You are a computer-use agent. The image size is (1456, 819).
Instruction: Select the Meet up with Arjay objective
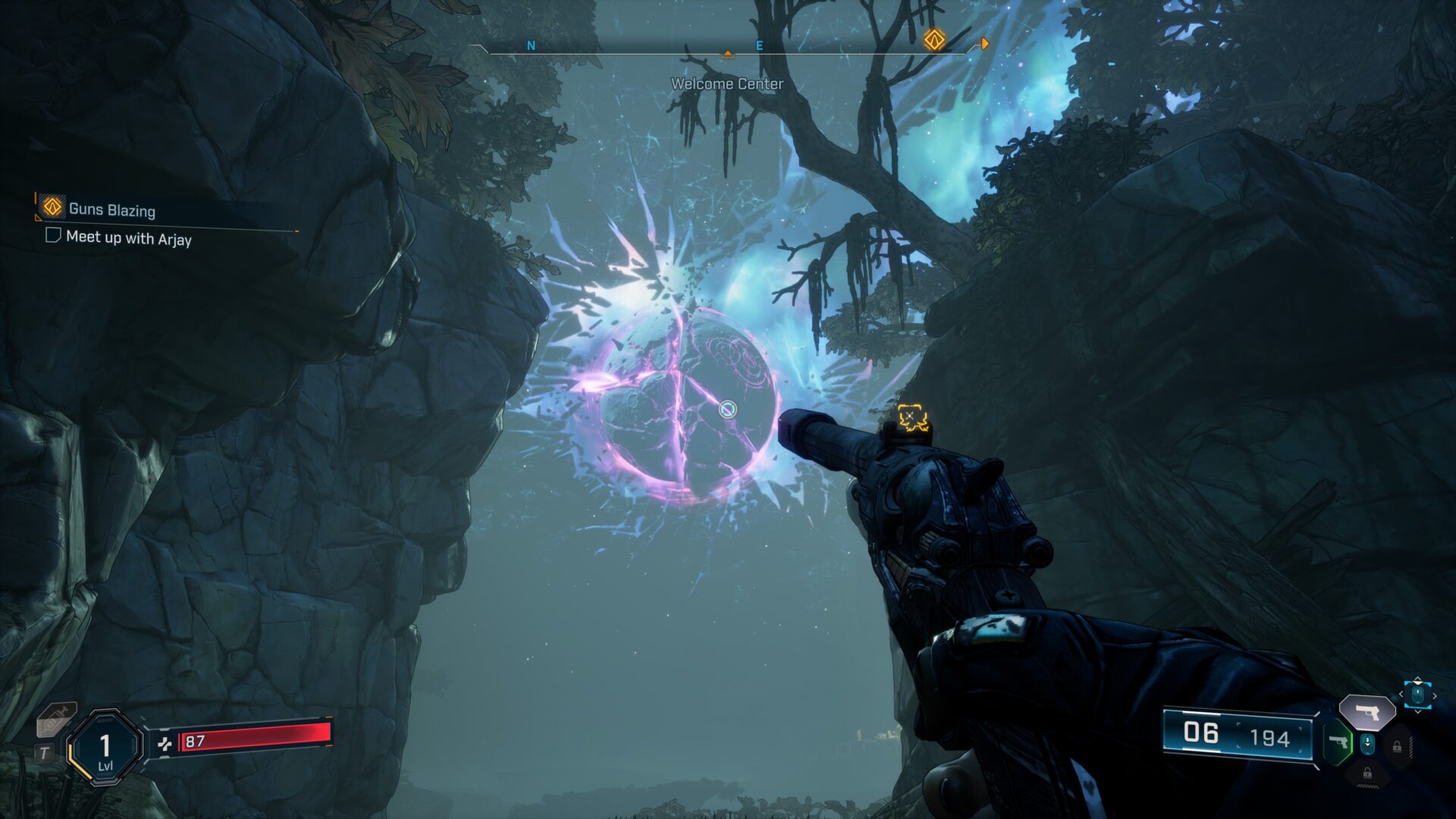tap(128, 238)
